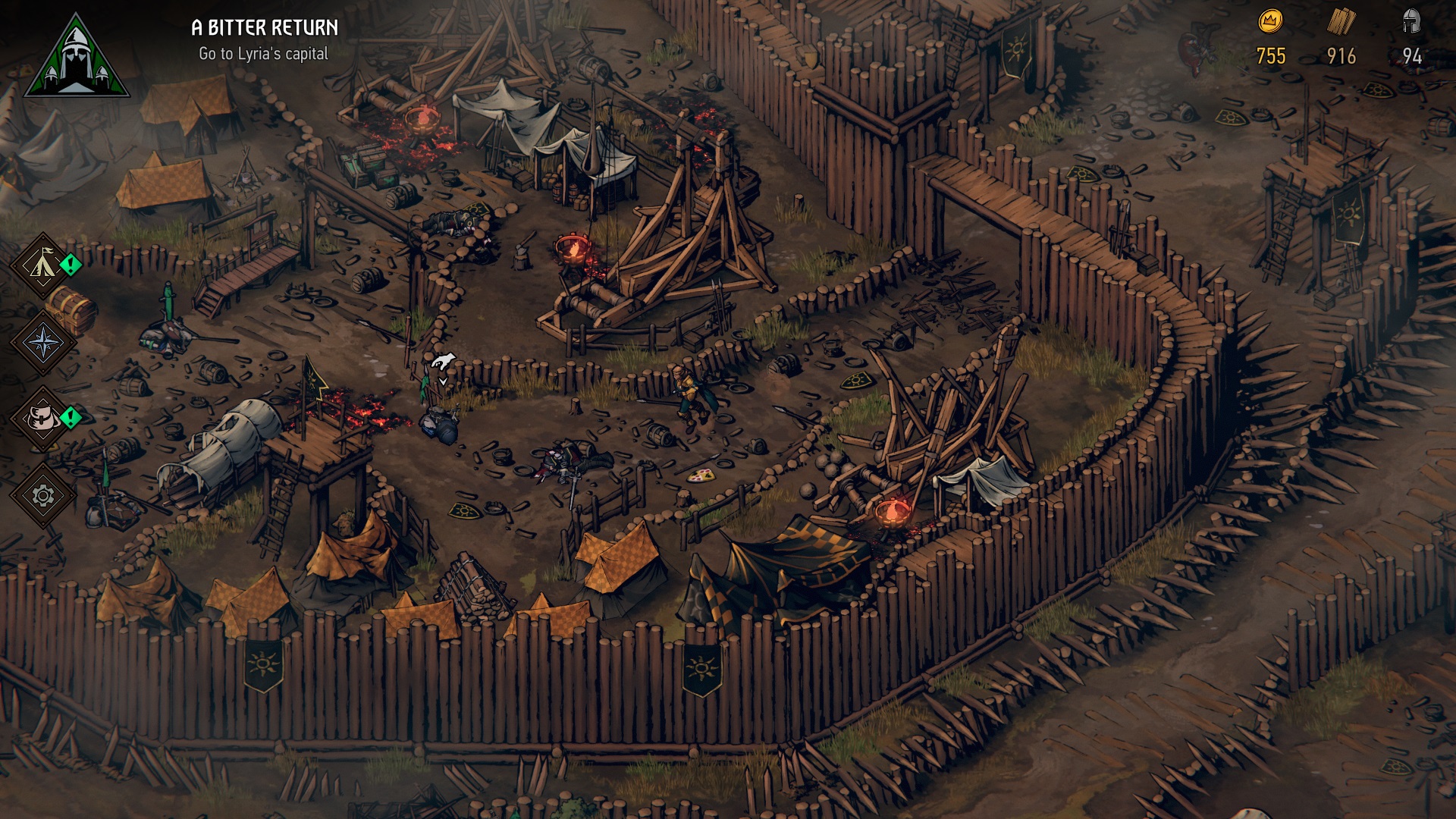
Task: Open the camp tent menu
Action: point(42,265)
